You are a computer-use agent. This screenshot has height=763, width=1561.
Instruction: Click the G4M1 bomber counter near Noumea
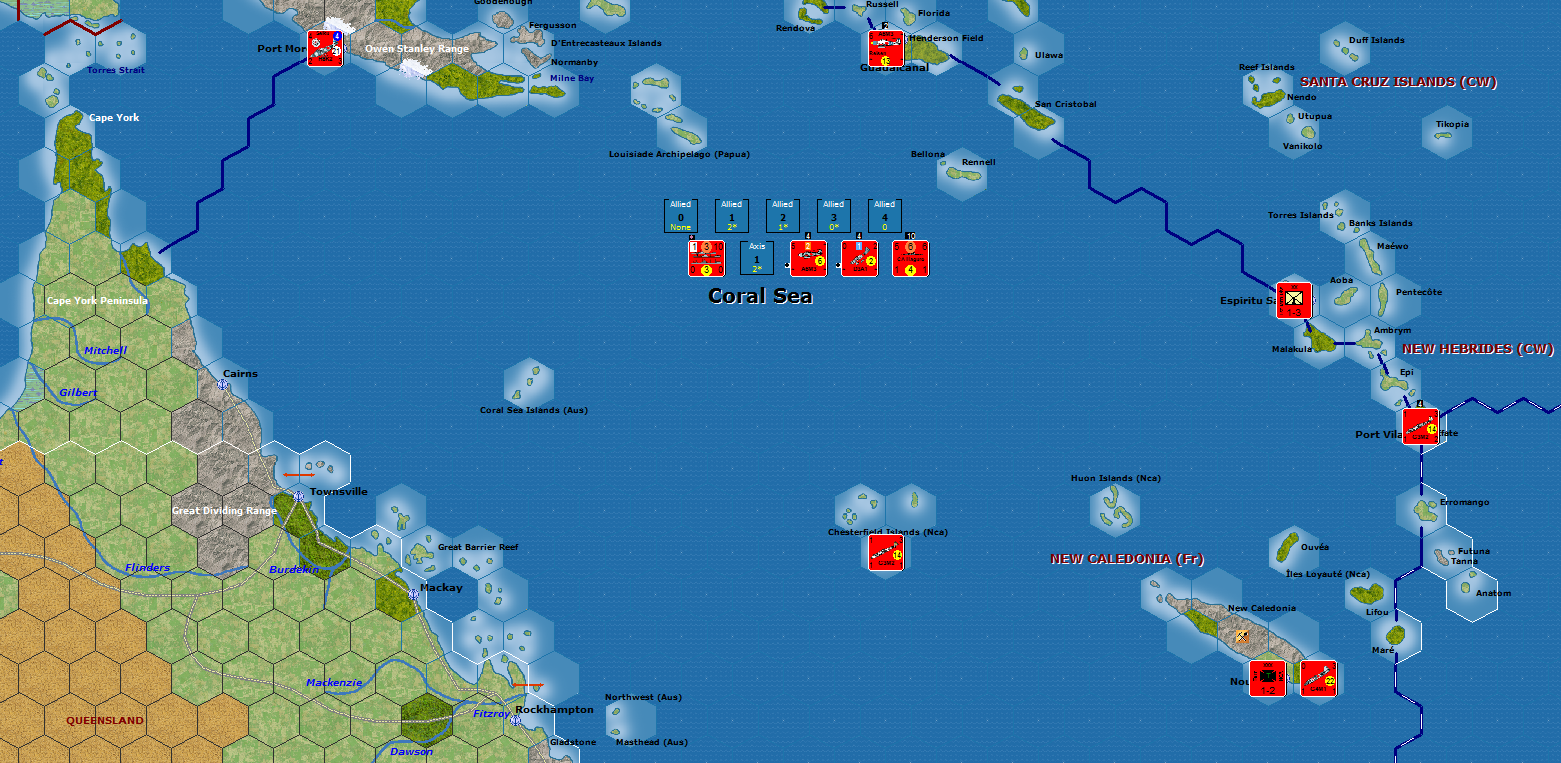click(1318, 679)
